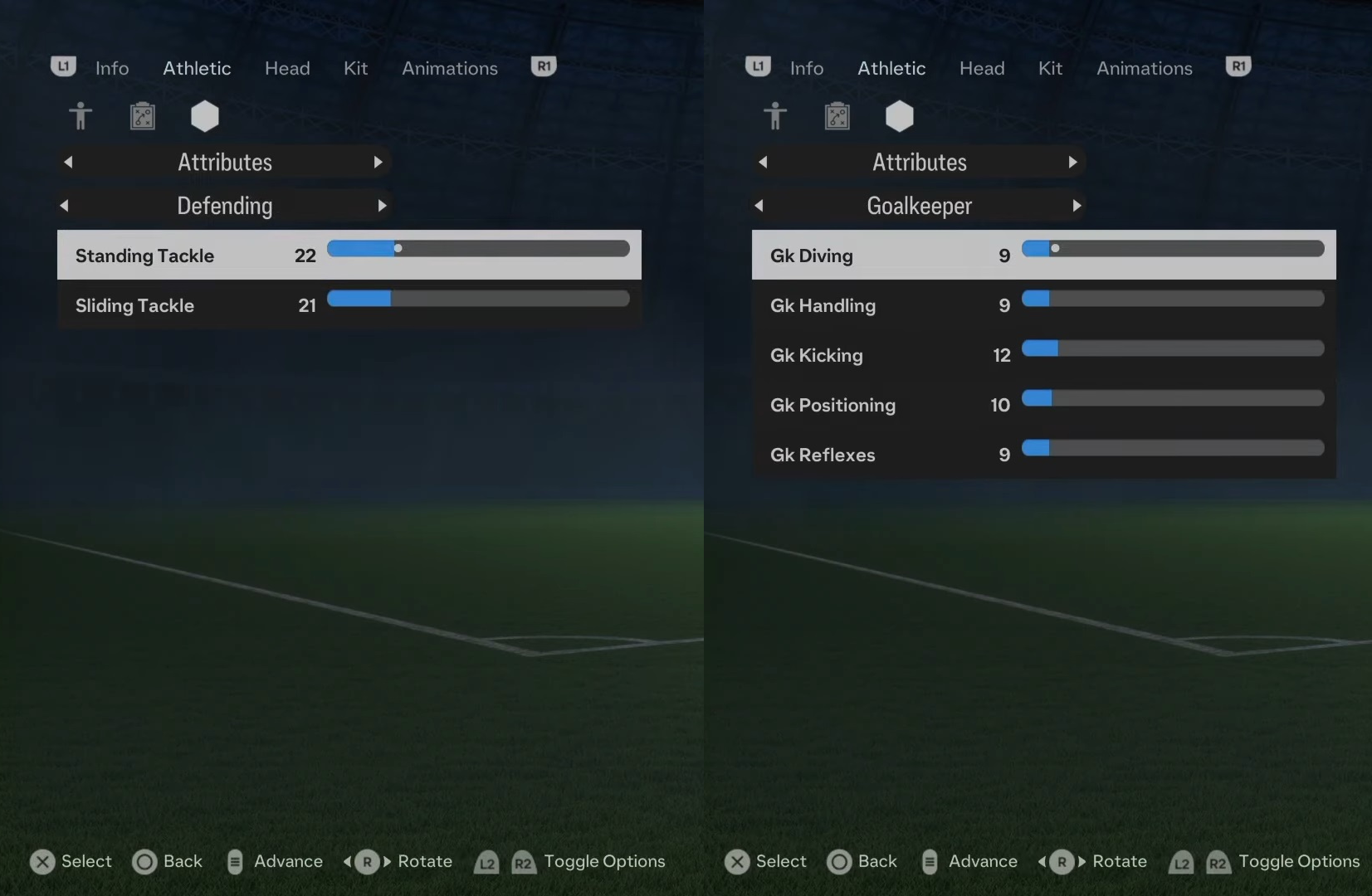Click the hexagon attributes icon

click(204, 116)
